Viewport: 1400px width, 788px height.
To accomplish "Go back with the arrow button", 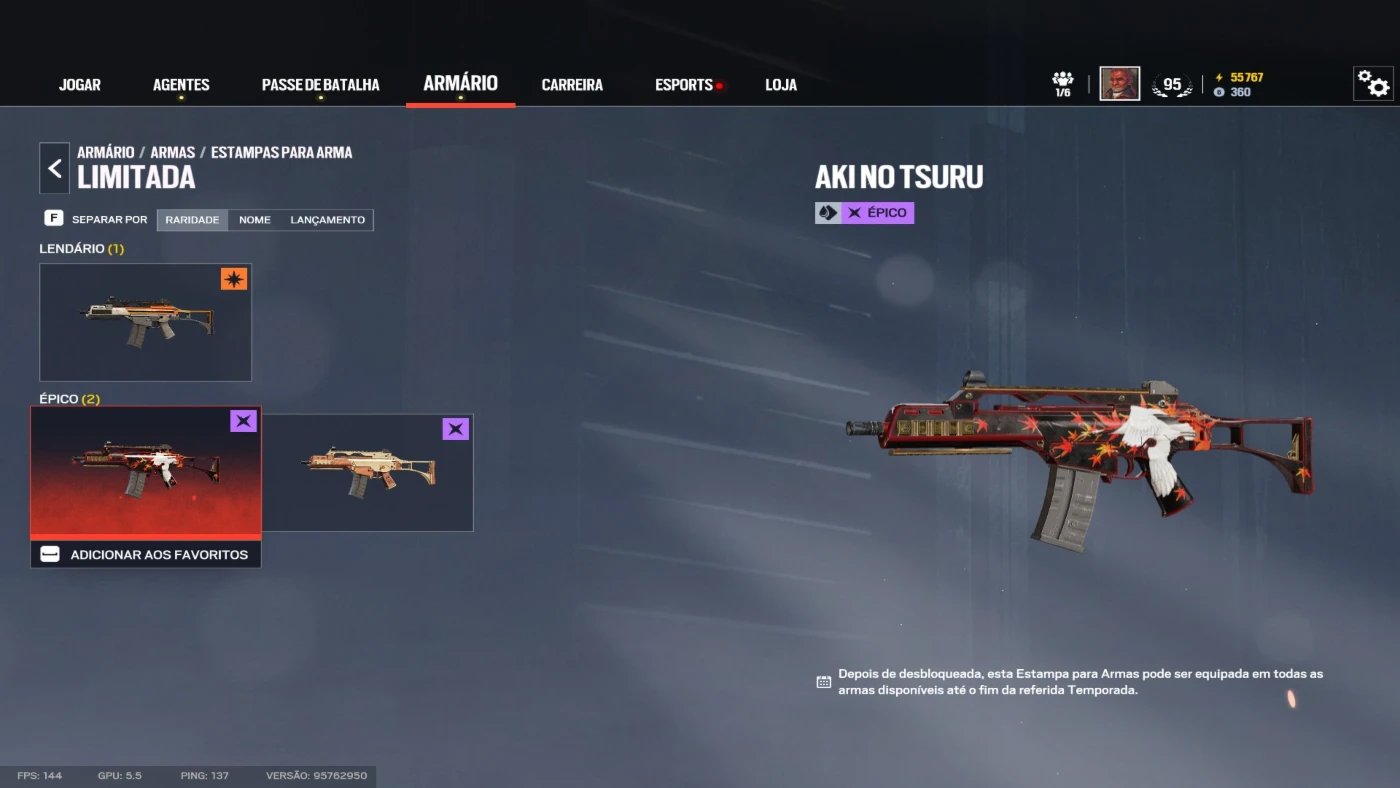I will 55,168.
